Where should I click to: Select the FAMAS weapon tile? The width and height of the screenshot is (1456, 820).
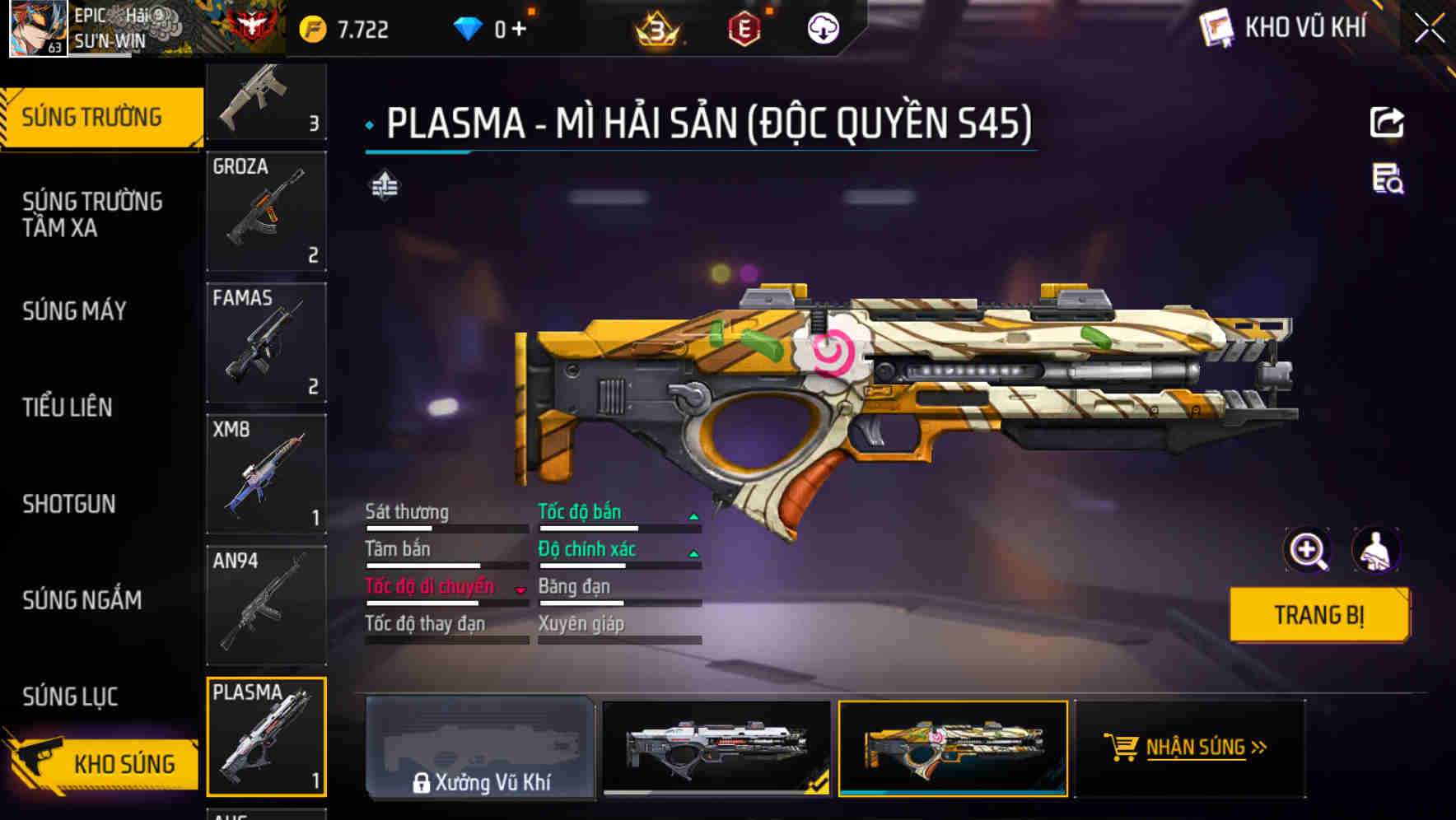(x=266, y=342)
